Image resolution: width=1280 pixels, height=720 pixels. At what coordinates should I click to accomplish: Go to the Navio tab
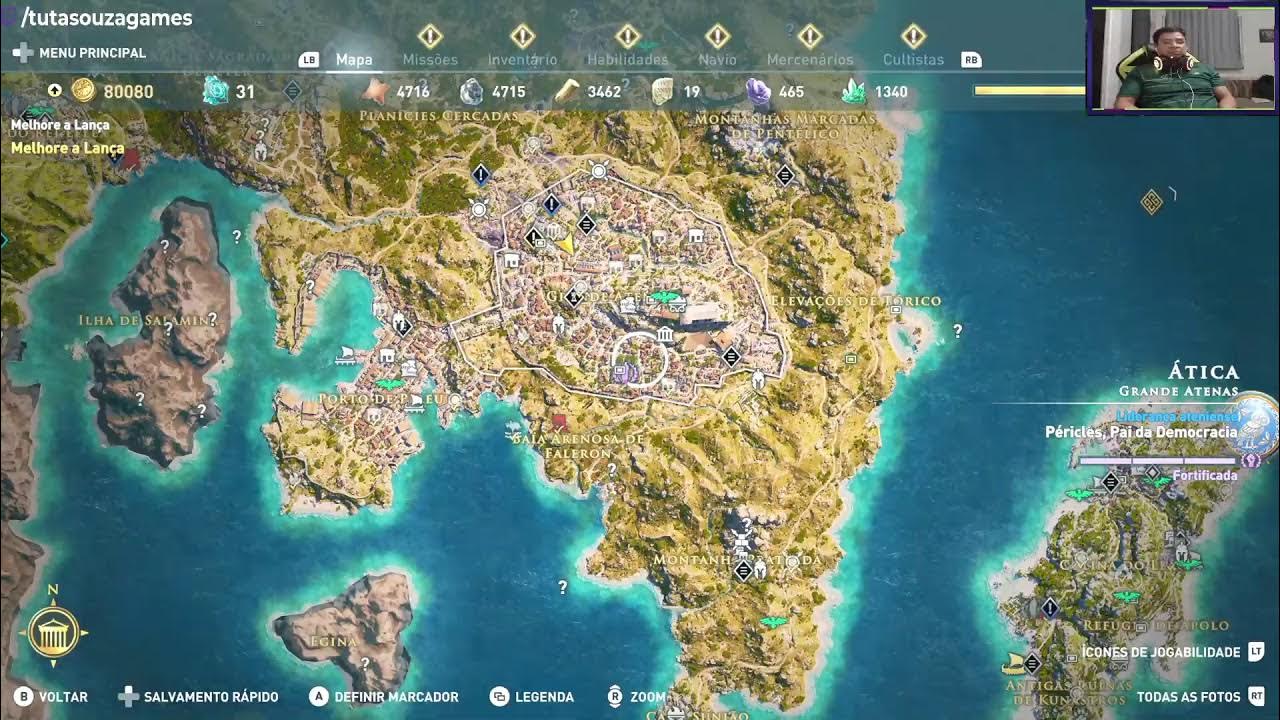(x=717, y=59)
